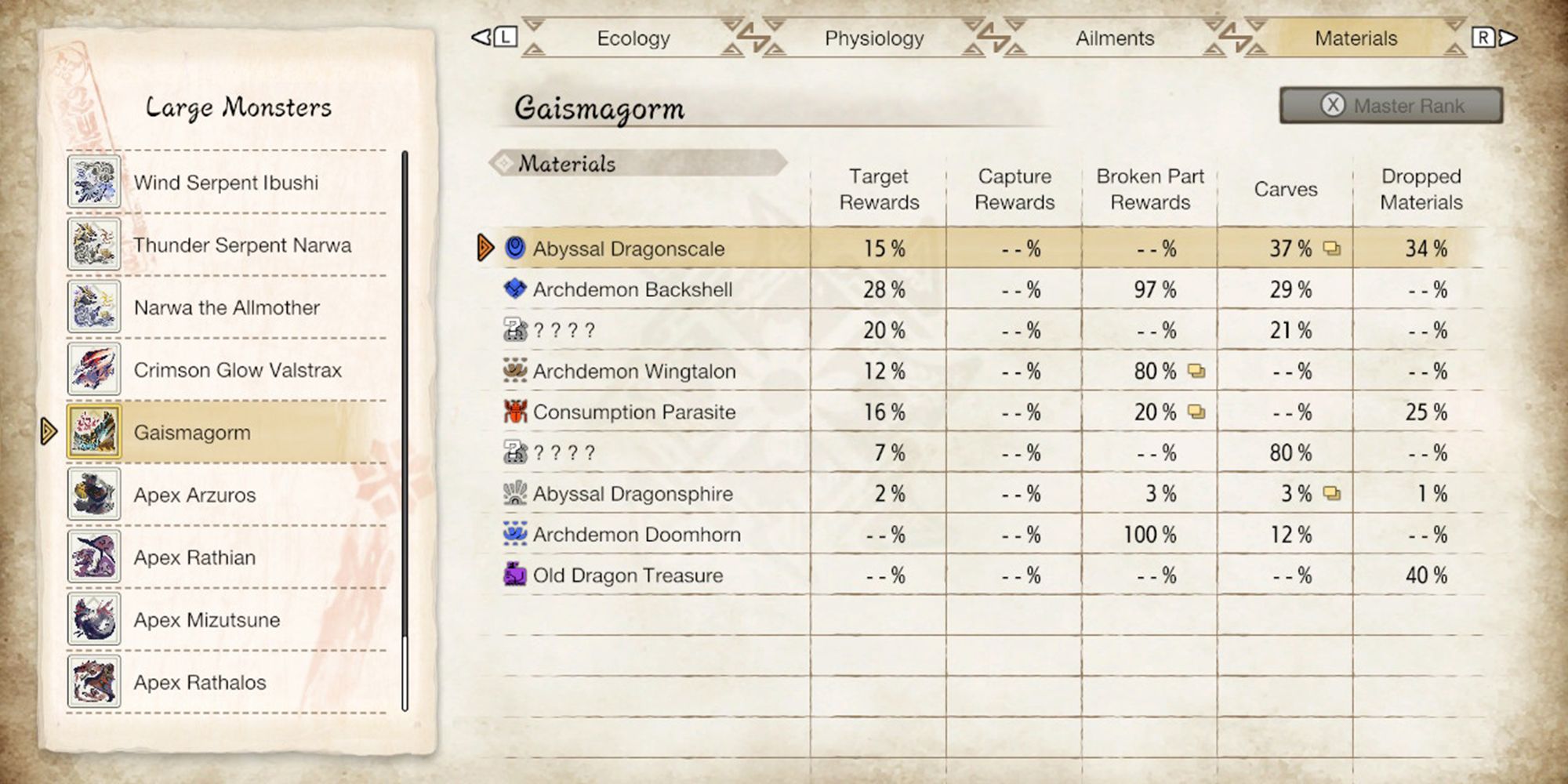Select the Gaismagorm monster icon
This screenshot has width=1568, height=784.
coord(93,432)
